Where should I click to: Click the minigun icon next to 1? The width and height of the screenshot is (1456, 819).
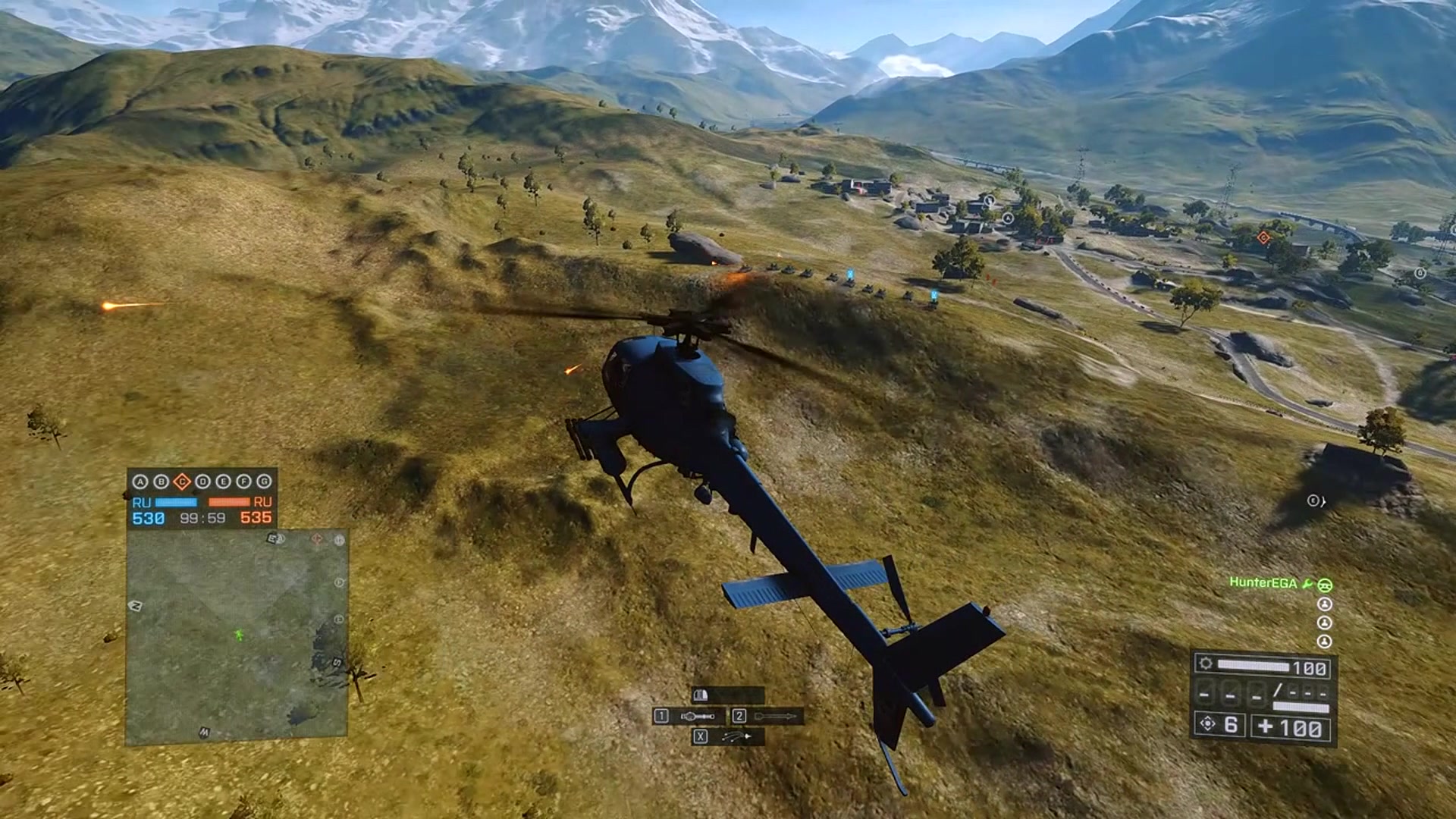pos(697,716)
